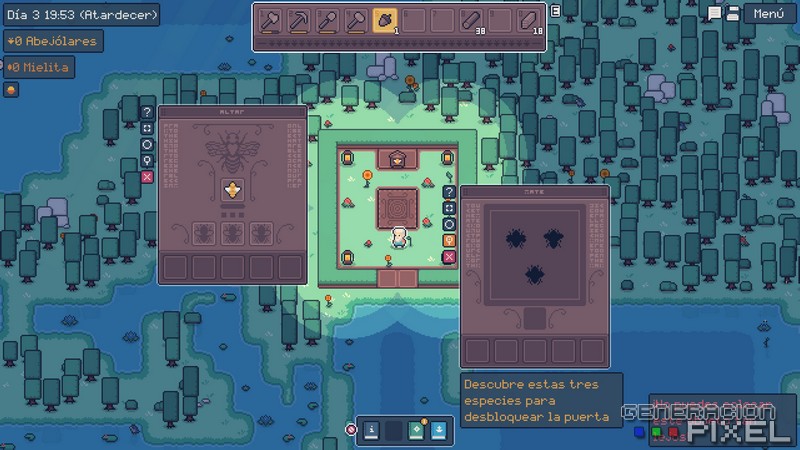Close the Gate panel with the red X
Screen dimensions: 800x450
449,257
